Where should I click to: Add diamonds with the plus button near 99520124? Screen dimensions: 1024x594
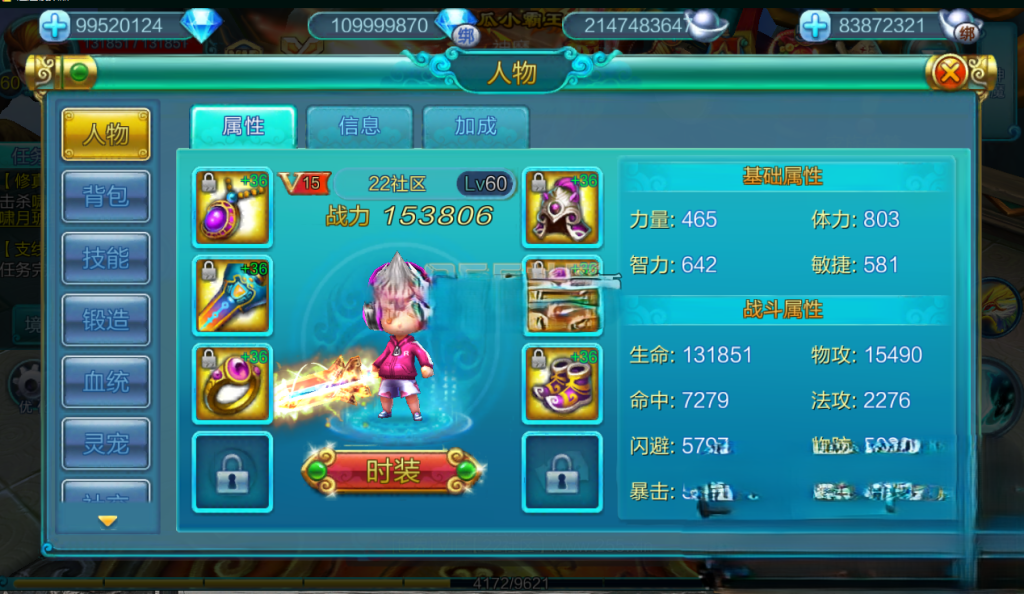pos(54,26)
